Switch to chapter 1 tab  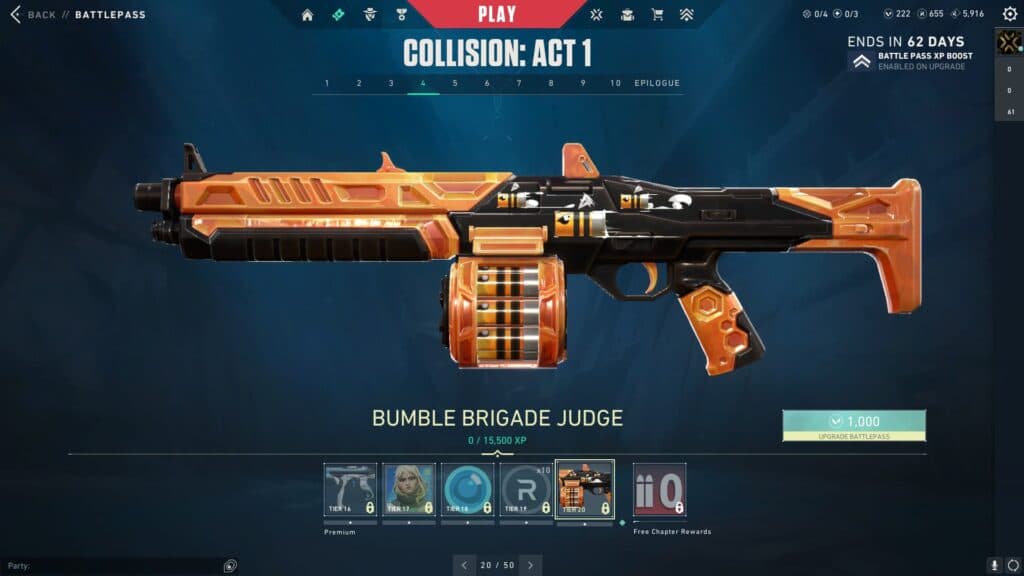[327, 83]
